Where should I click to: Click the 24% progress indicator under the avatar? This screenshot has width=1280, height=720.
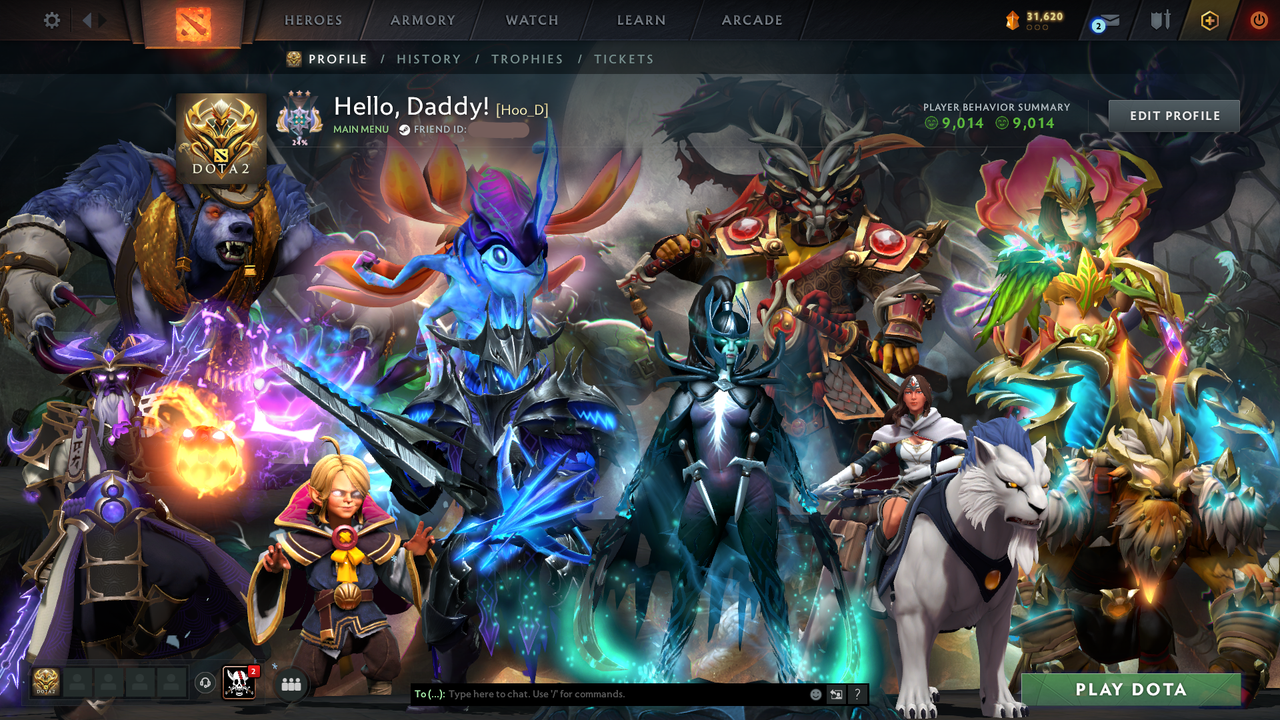coord(300,143)
